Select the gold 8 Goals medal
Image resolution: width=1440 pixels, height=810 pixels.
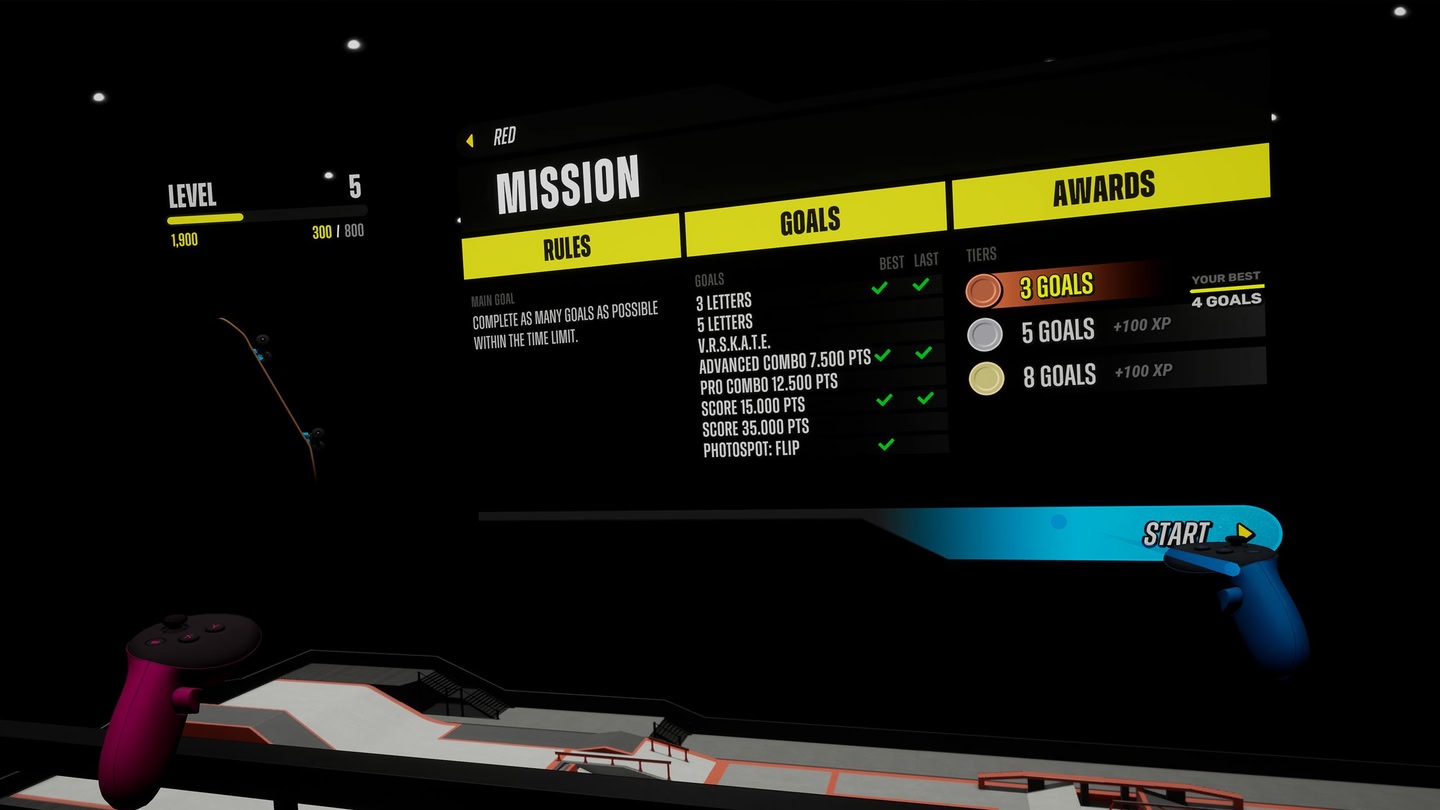[984, 378]
